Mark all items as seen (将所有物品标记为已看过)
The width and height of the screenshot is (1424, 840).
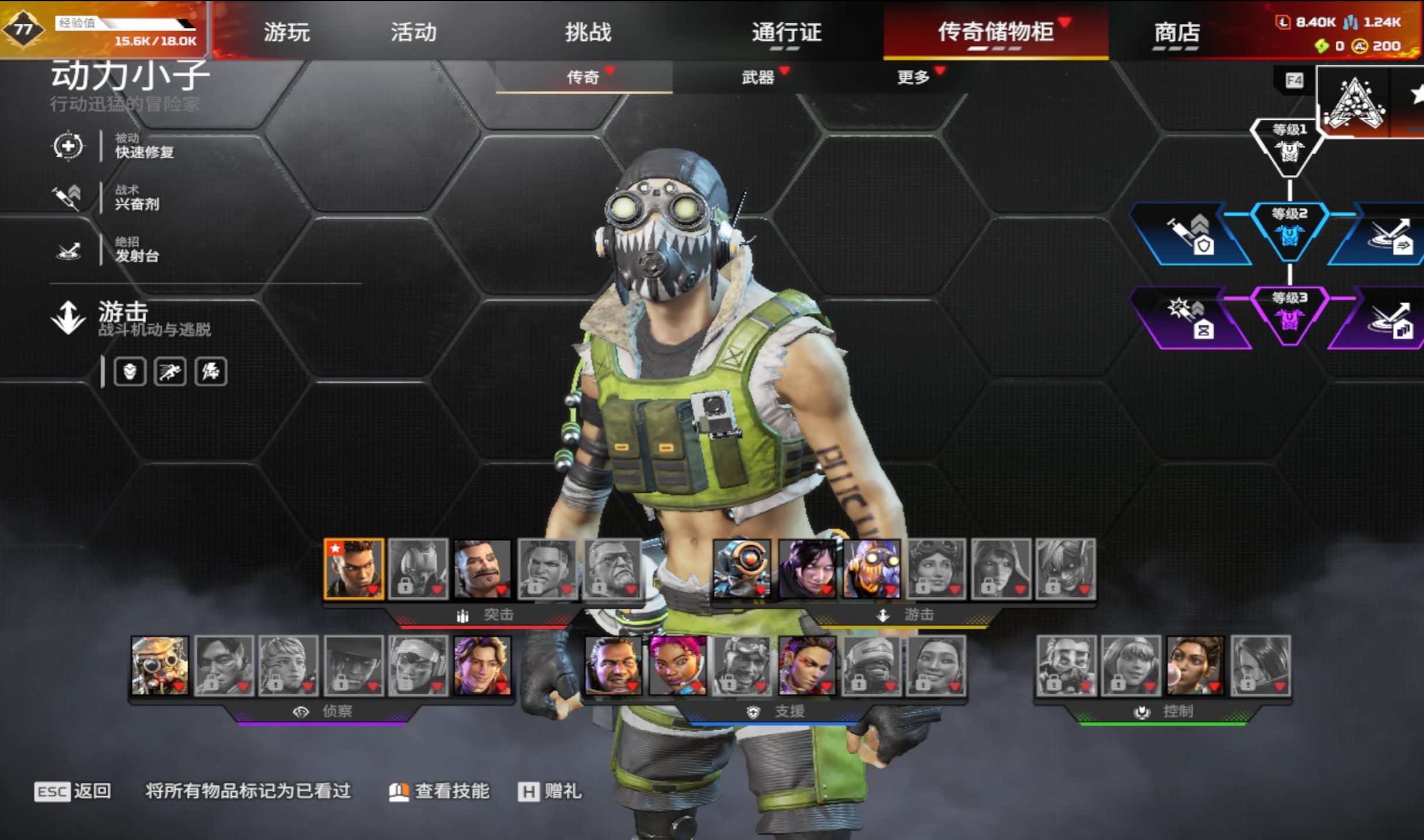tap(248, 791)
